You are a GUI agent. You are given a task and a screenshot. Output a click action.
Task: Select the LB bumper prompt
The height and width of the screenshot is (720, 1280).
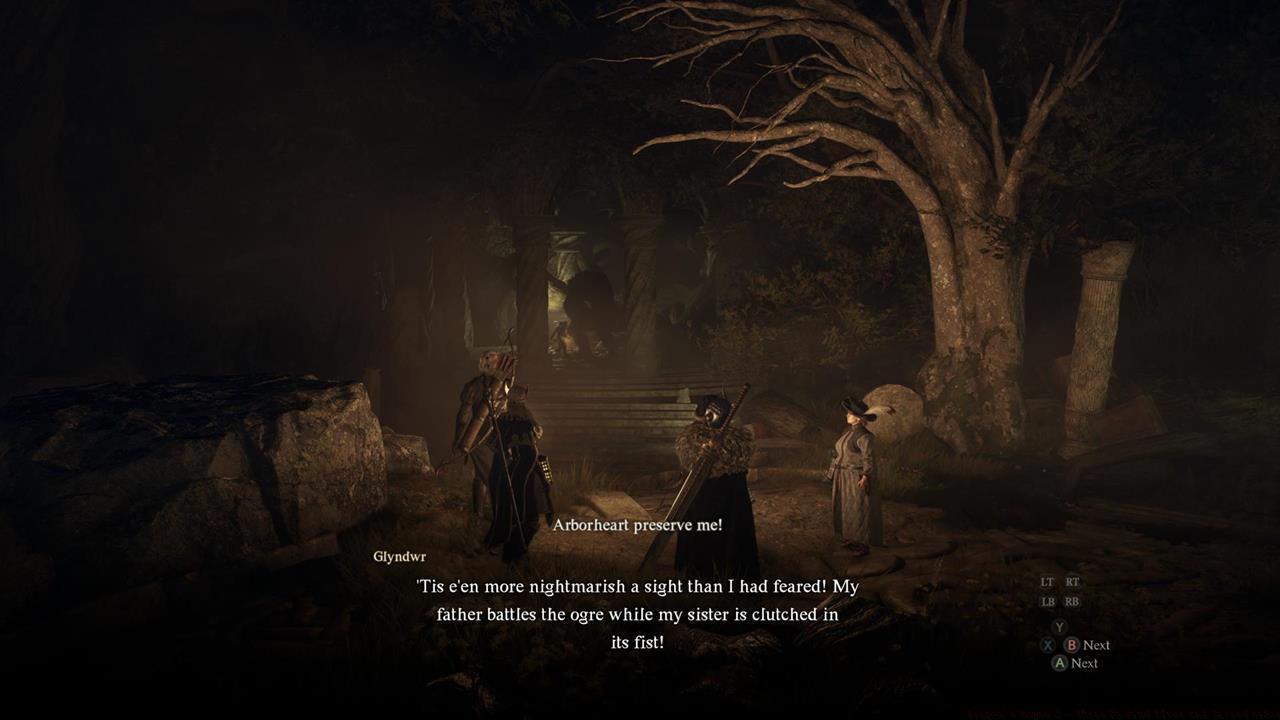pyautogui.click(x=1048, y=601)
